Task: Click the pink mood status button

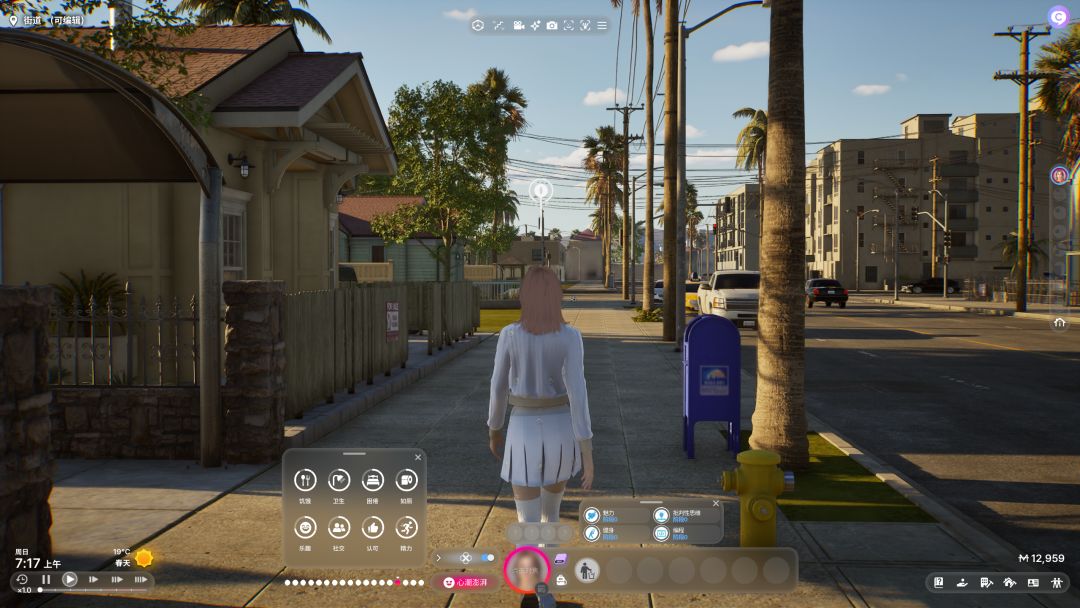Action: (x=465, y=582)
